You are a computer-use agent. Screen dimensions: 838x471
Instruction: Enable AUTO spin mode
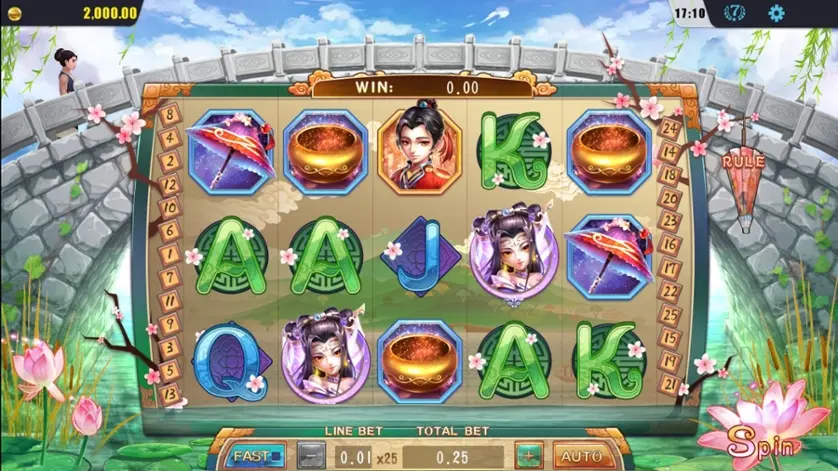[x=580, y=456]
